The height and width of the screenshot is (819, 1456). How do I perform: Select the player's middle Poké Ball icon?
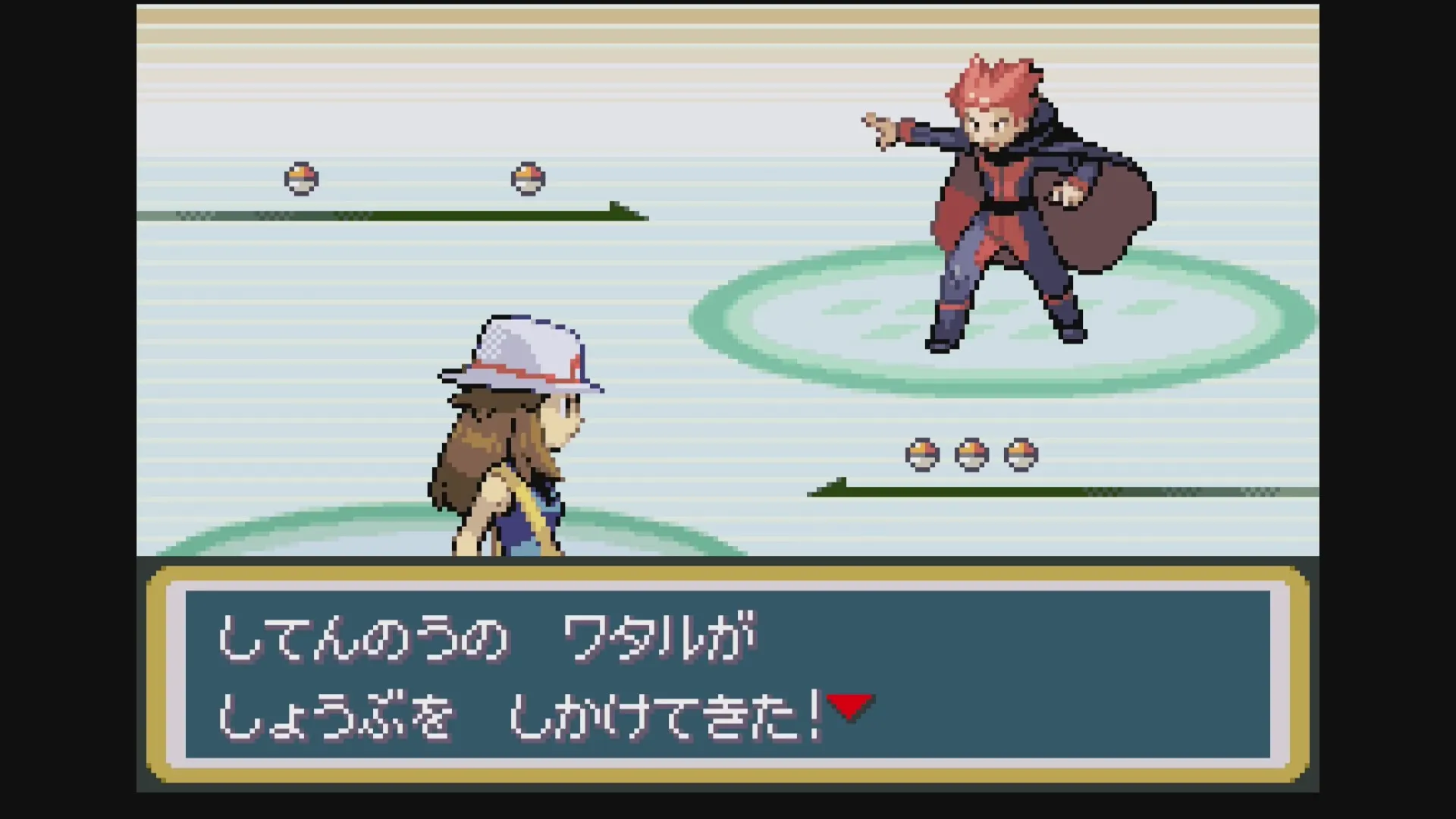(x=973, y=453)
